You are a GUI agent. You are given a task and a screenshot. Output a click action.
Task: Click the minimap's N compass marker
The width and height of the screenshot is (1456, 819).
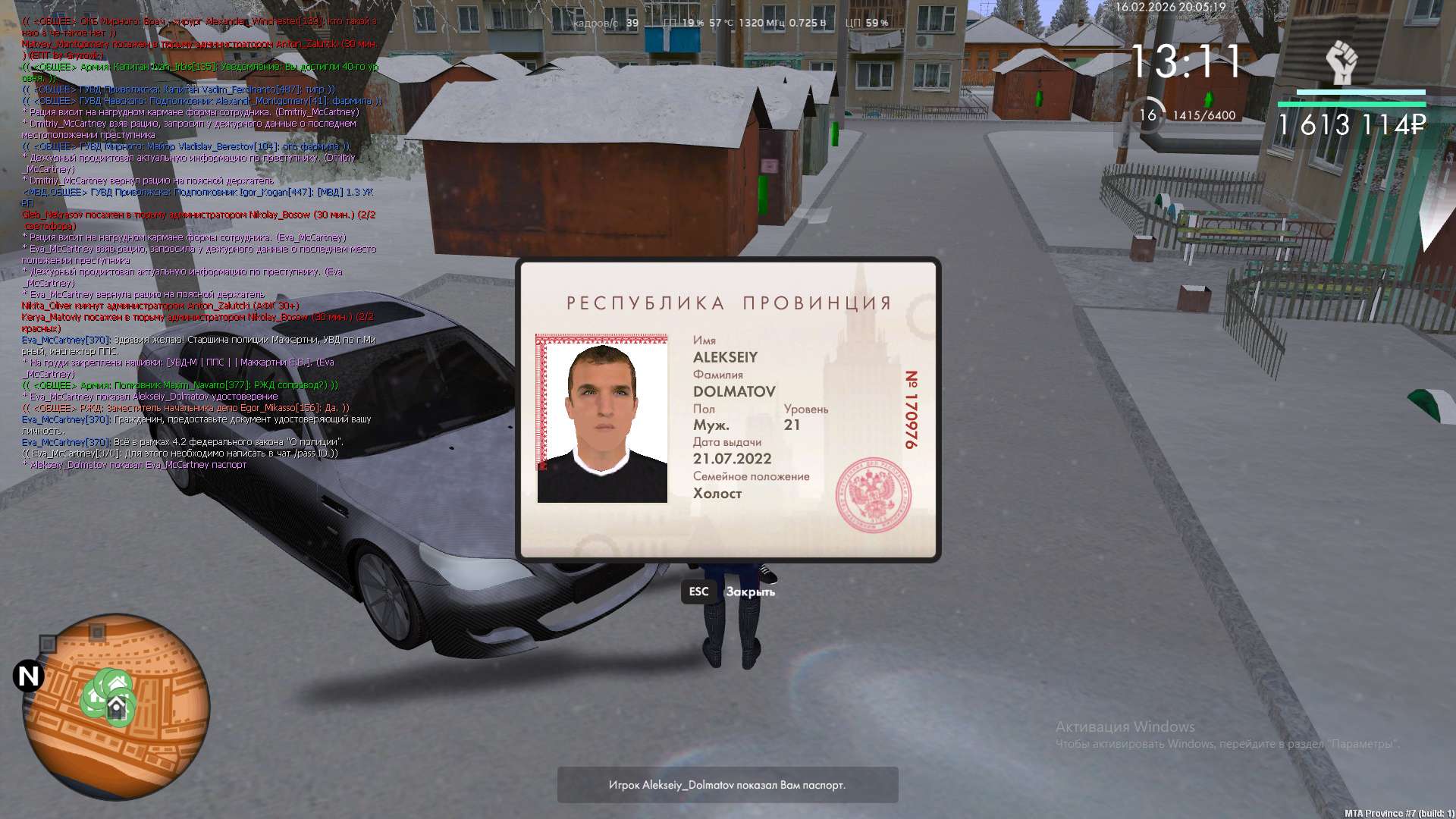(x=29, y=676)
